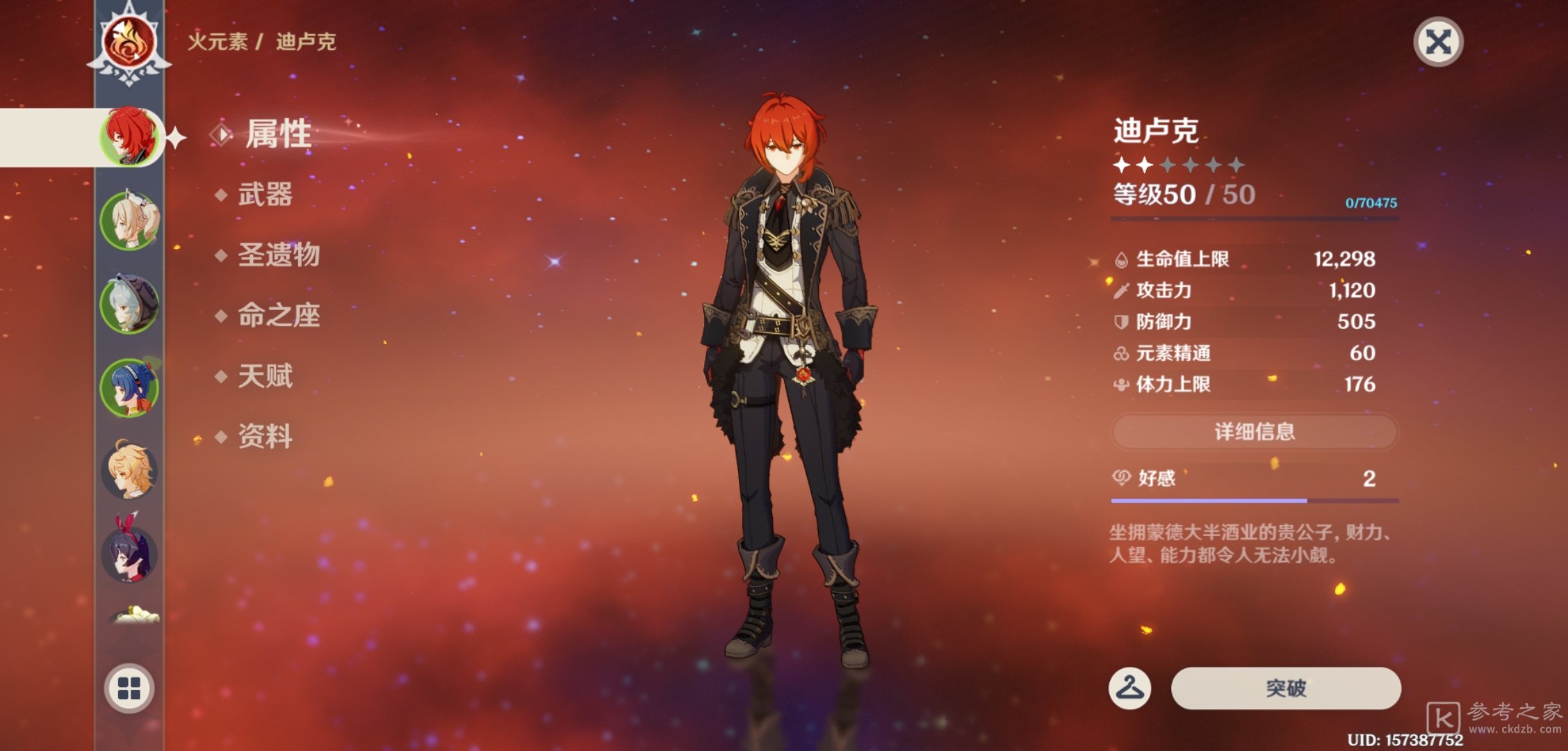Open the 资料 profile tab
This screenshot has width=1568, height=751.
click(x=265, y=437)
